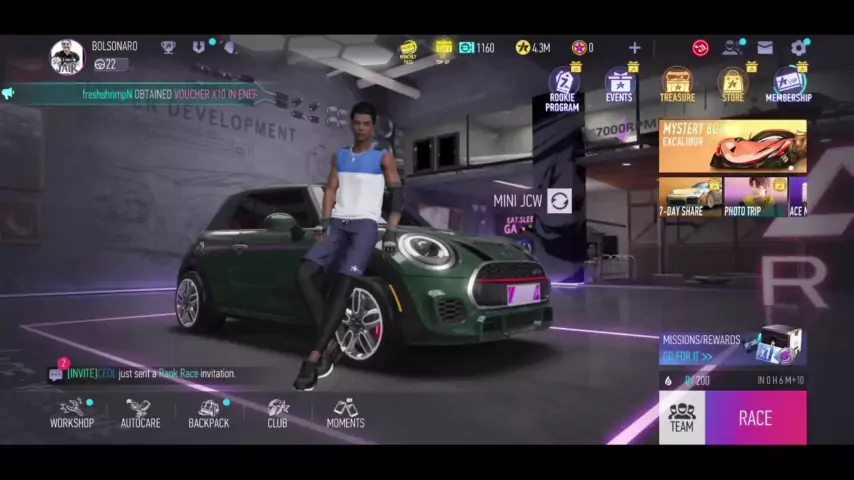Open the Workshop menu
Image resolution: width=854 pixels, height=480 pixels.
pos(72,413)
